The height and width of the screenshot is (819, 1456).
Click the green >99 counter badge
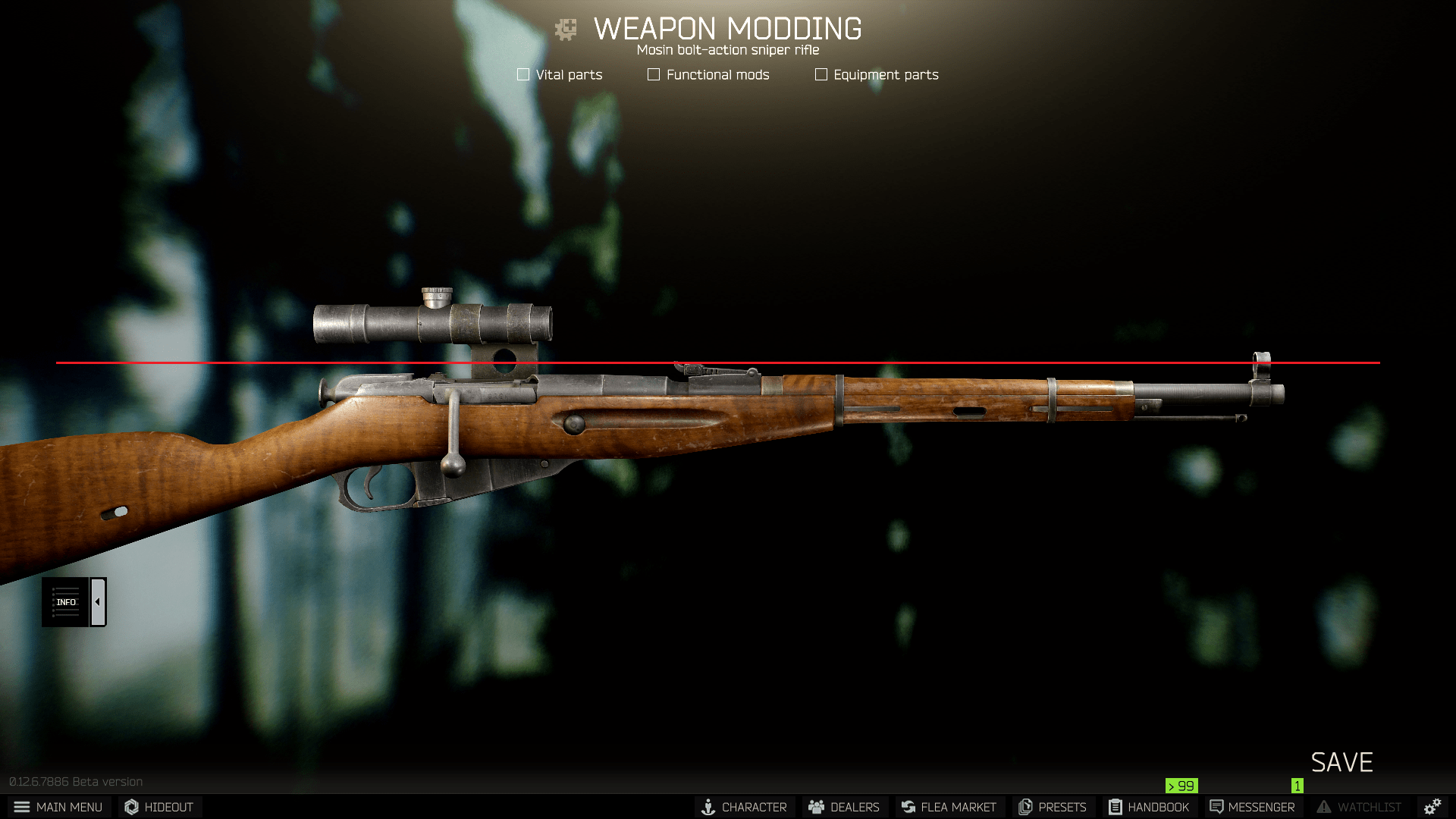1181,786
